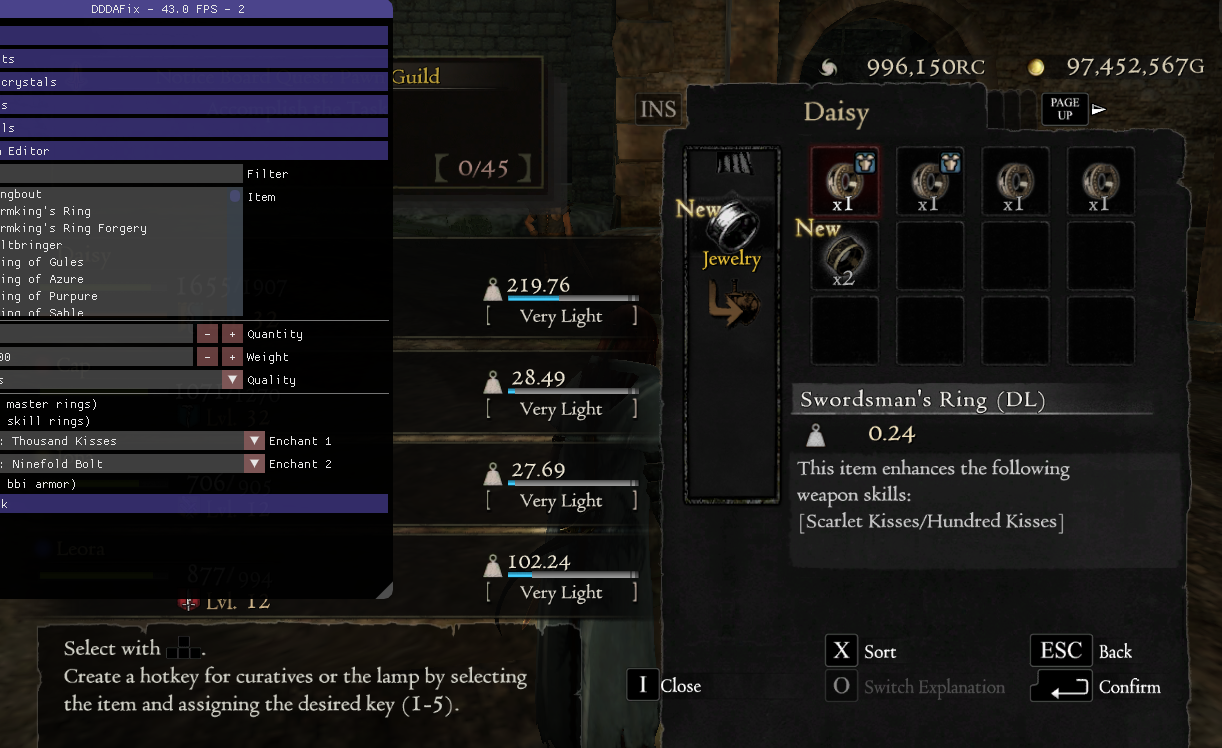Click the white arrow beside Page Up

[1099, 109]
